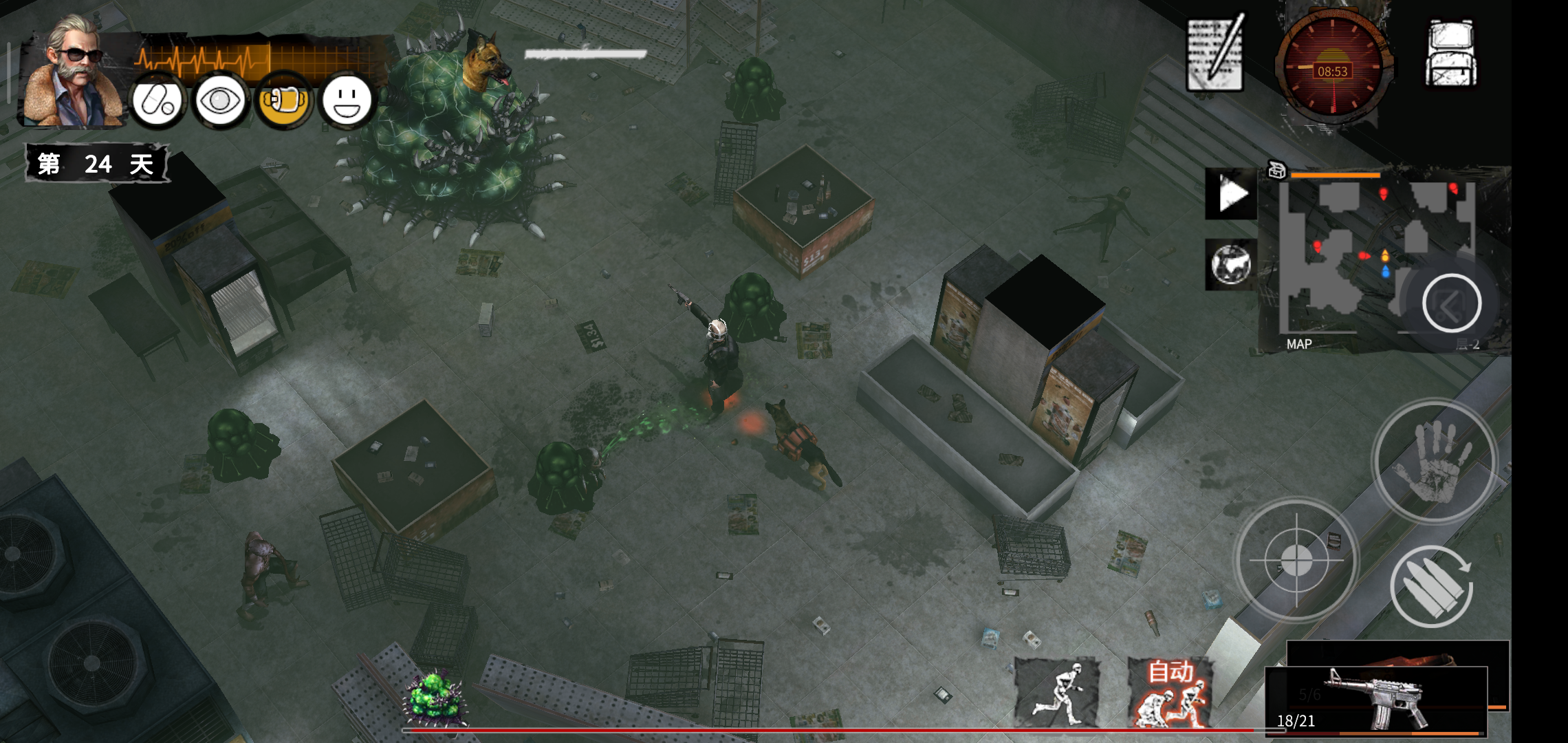The height and width of the screenshot is (743, 1568).
Task: Check the yellow beer mug thirst icon
Action: (283, 102)
